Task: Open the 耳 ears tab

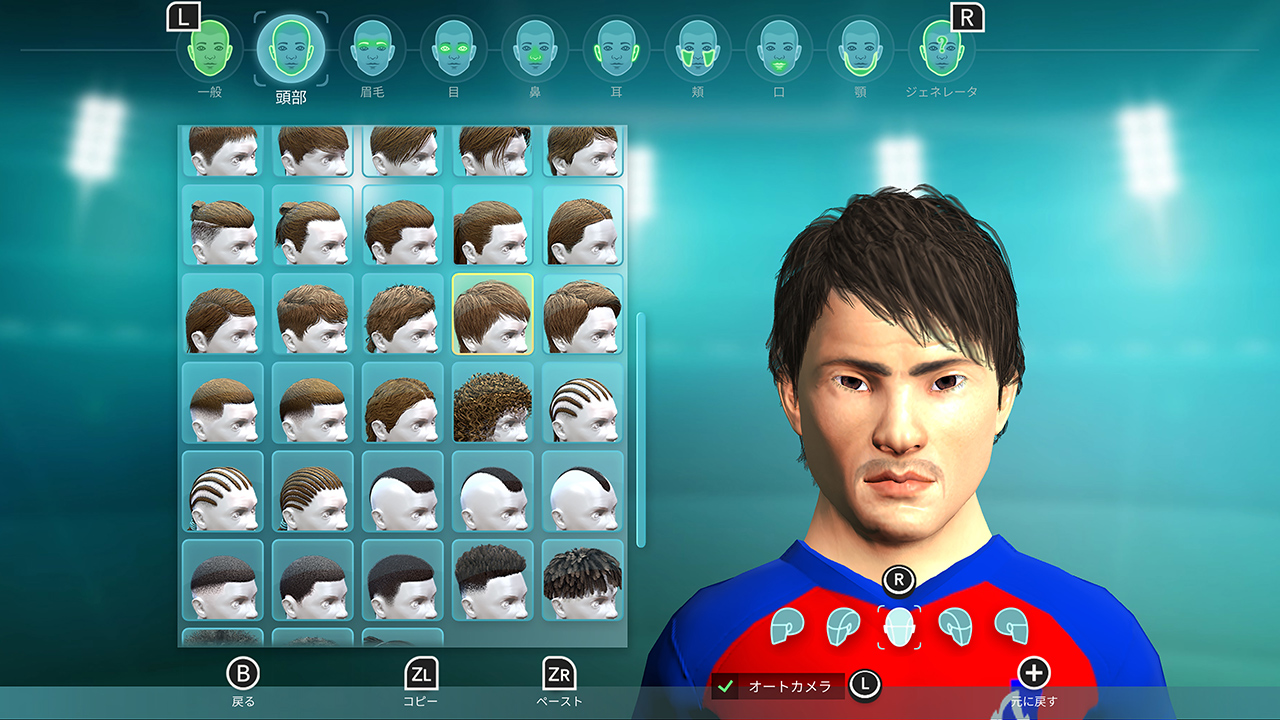Action: pos(616,50)
